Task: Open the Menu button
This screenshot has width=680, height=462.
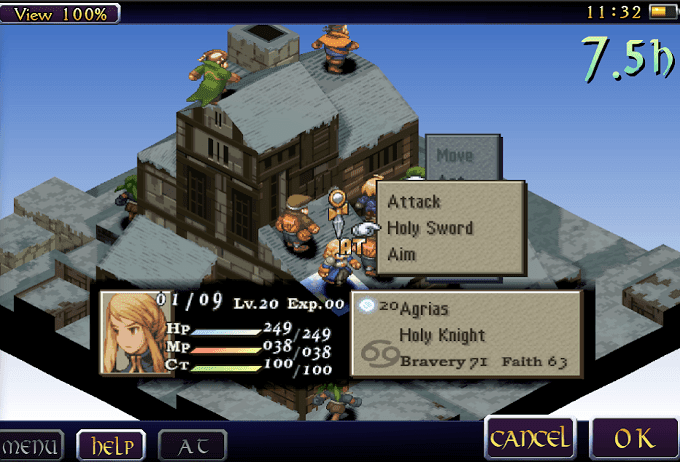Action: coord(31,444)
